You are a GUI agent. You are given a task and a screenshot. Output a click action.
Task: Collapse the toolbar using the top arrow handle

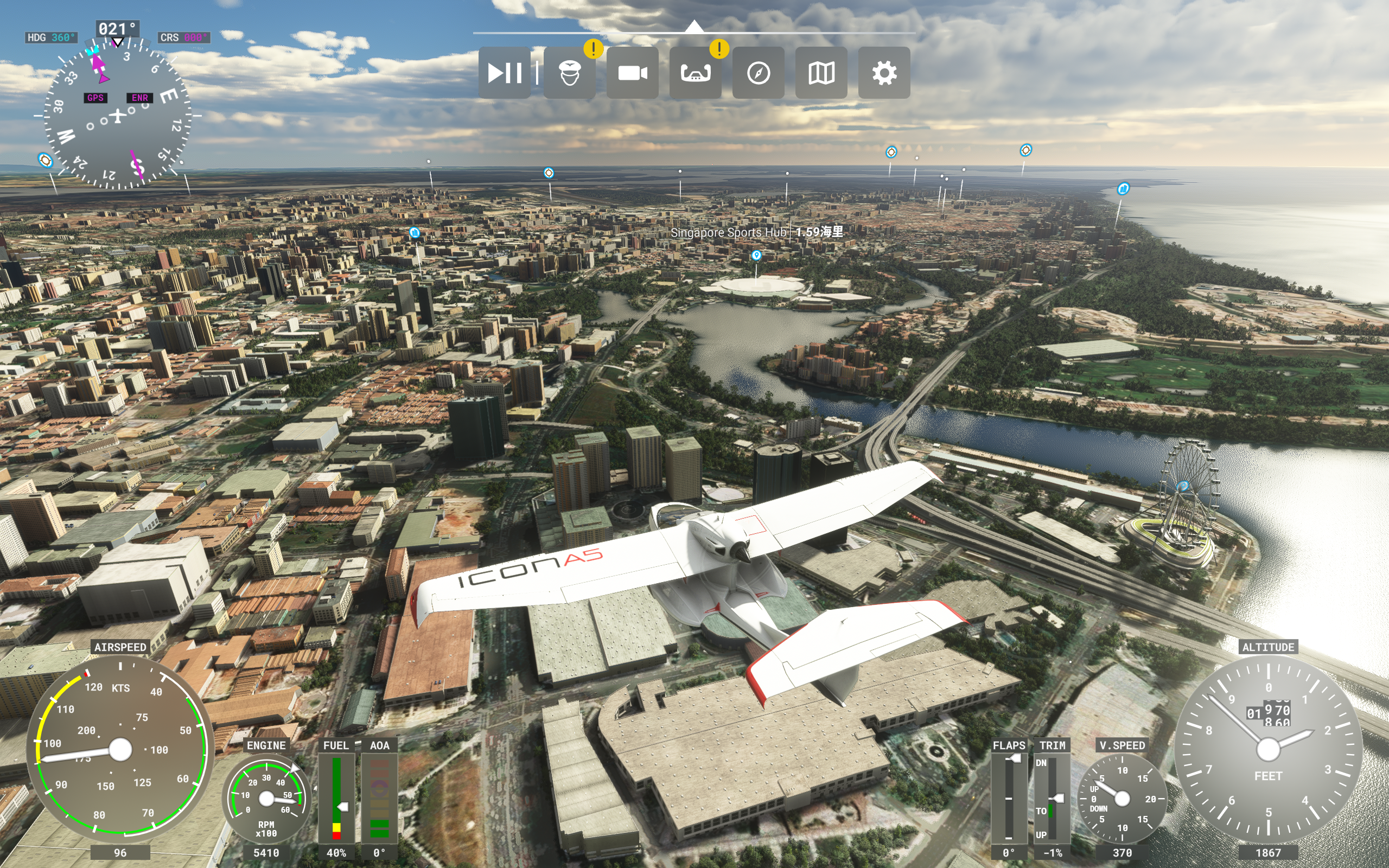coord(694,27)
